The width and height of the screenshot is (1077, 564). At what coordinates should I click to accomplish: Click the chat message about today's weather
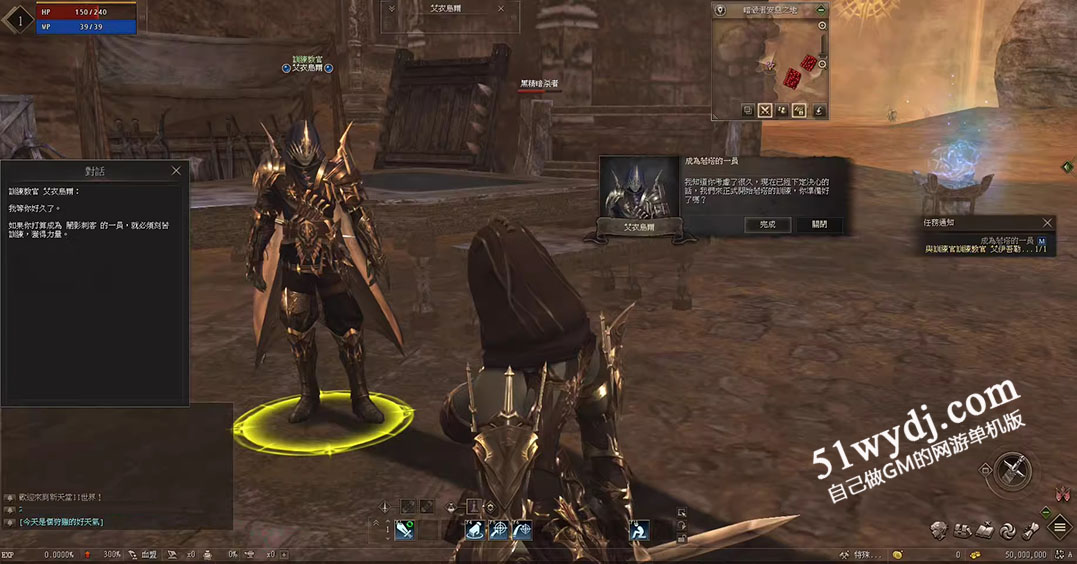[62, 522]
